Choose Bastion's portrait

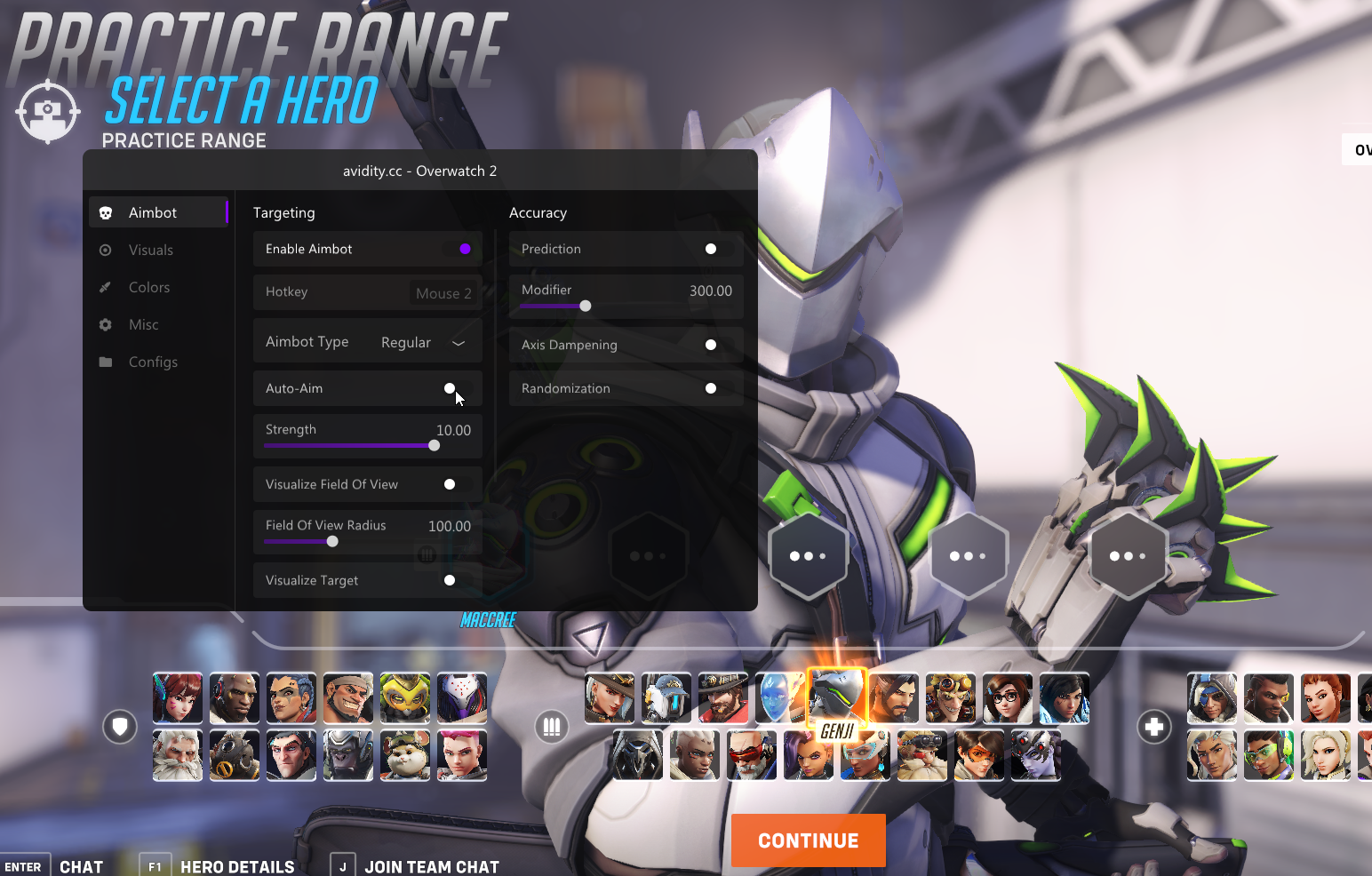click(666, 697)
